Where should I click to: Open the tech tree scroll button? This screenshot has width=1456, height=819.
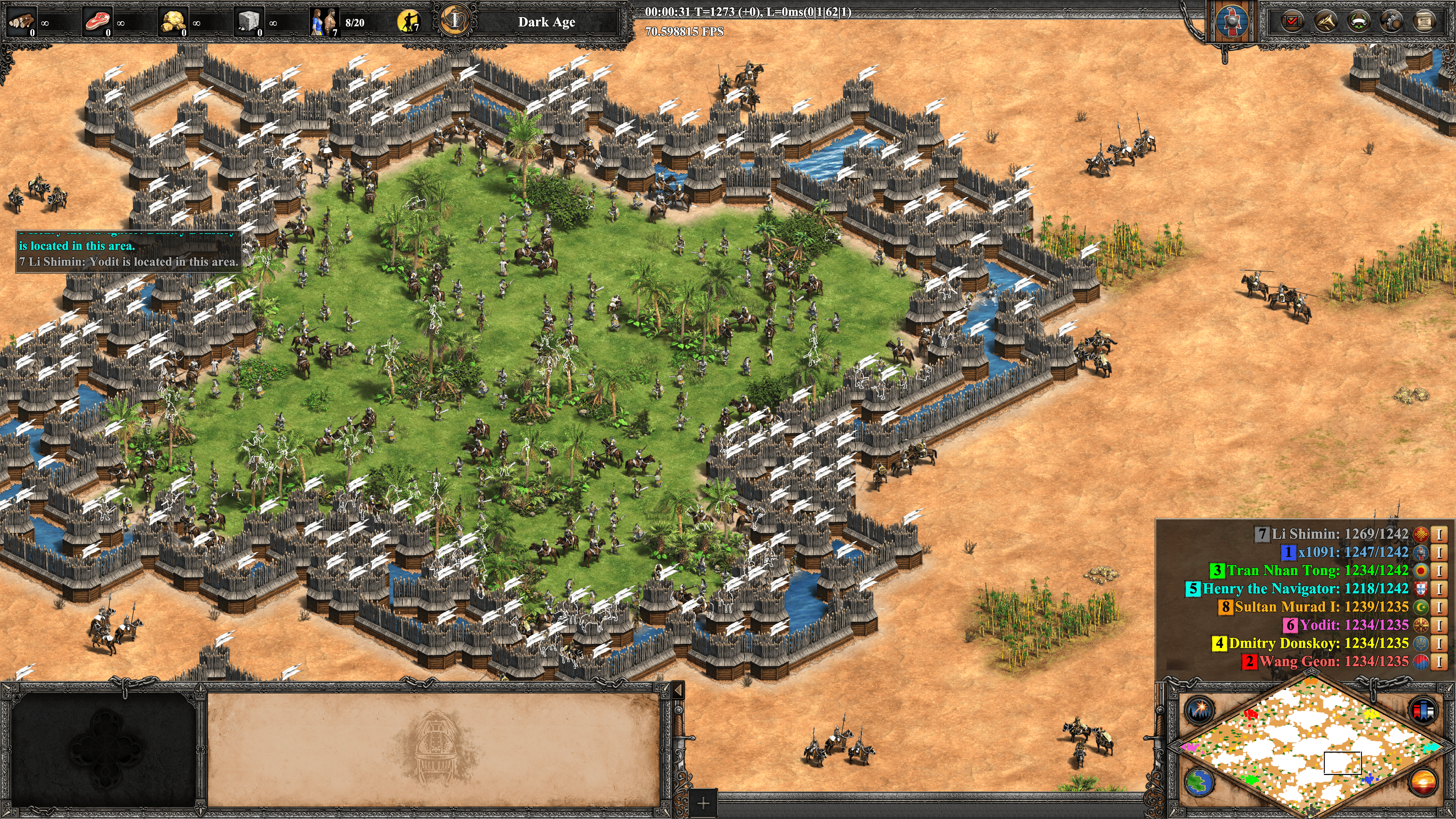1425,22
